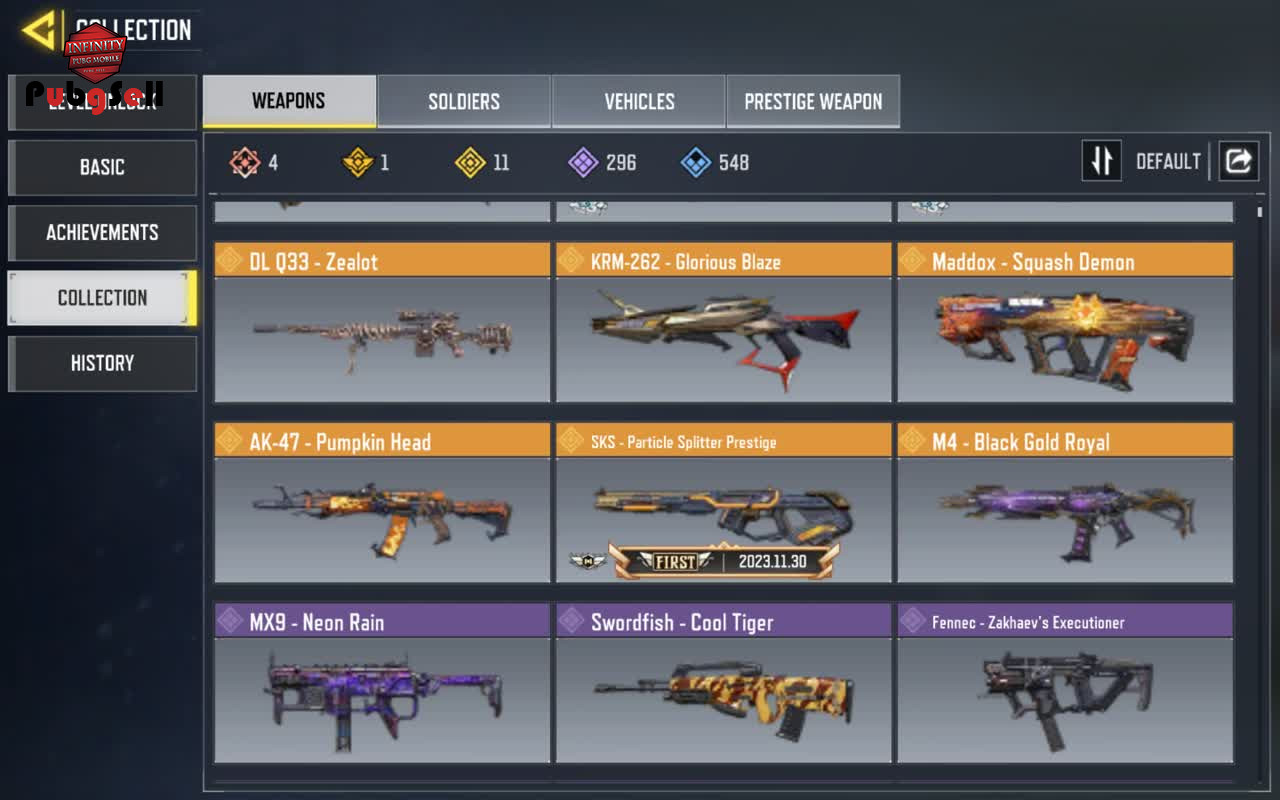The image size is (1280, 800).
Task: Show the Prestige Weapon tab
Action: (813, 101)
